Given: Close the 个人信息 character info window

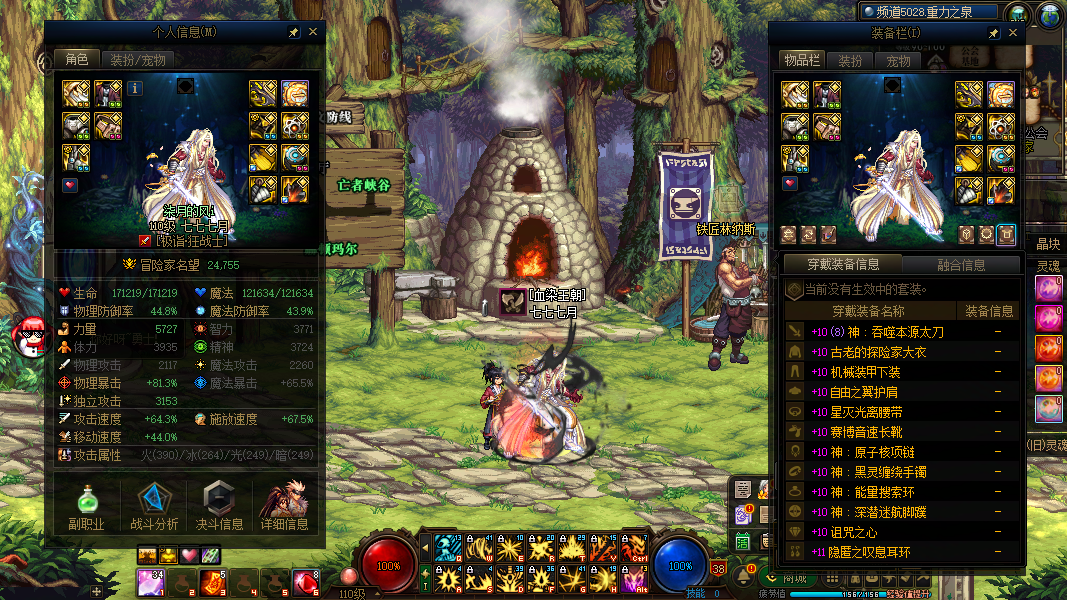Looking at the screenshot, I should coord(313,32).
